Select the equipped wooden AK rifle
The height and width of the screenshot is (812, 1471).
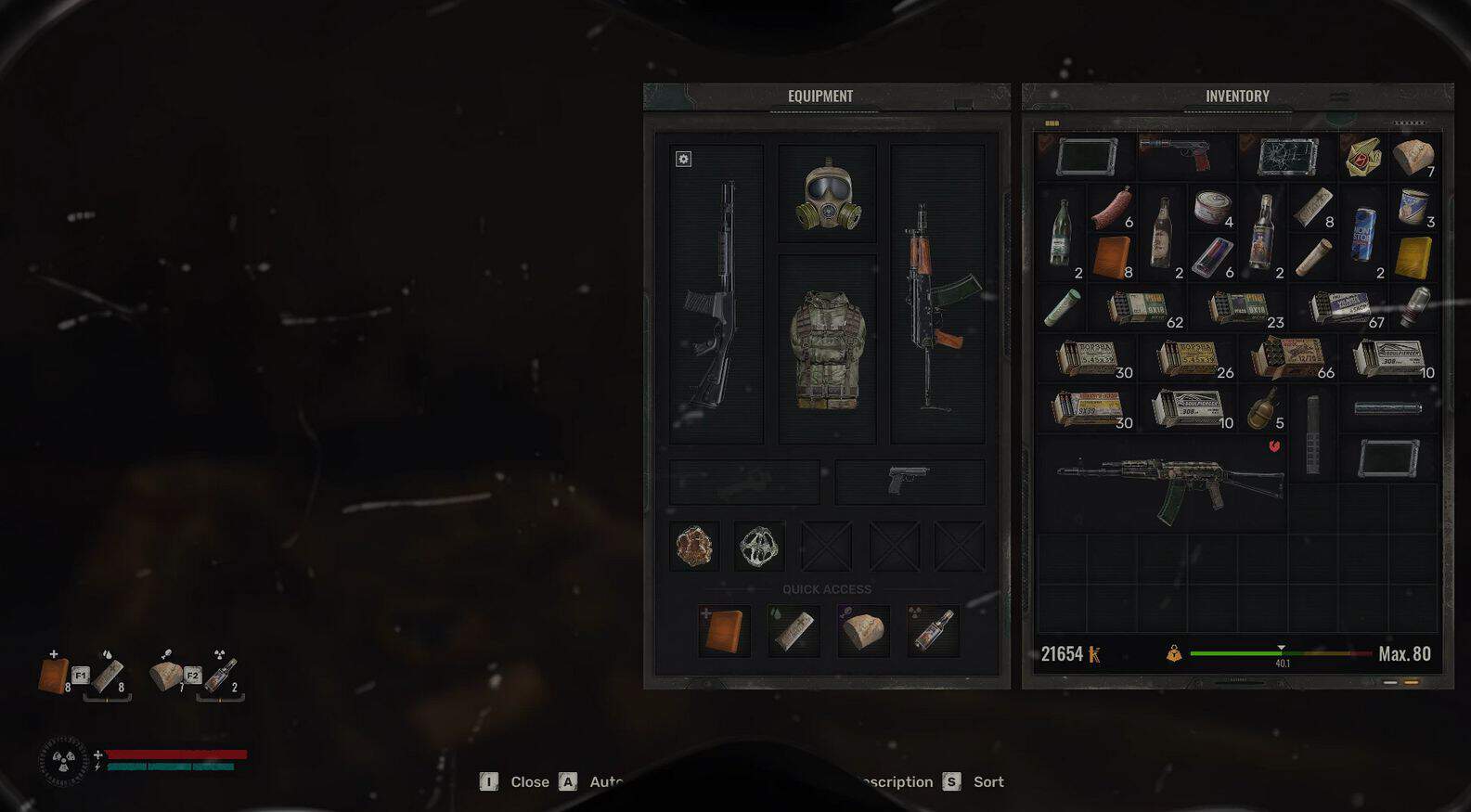coord(937,295)
